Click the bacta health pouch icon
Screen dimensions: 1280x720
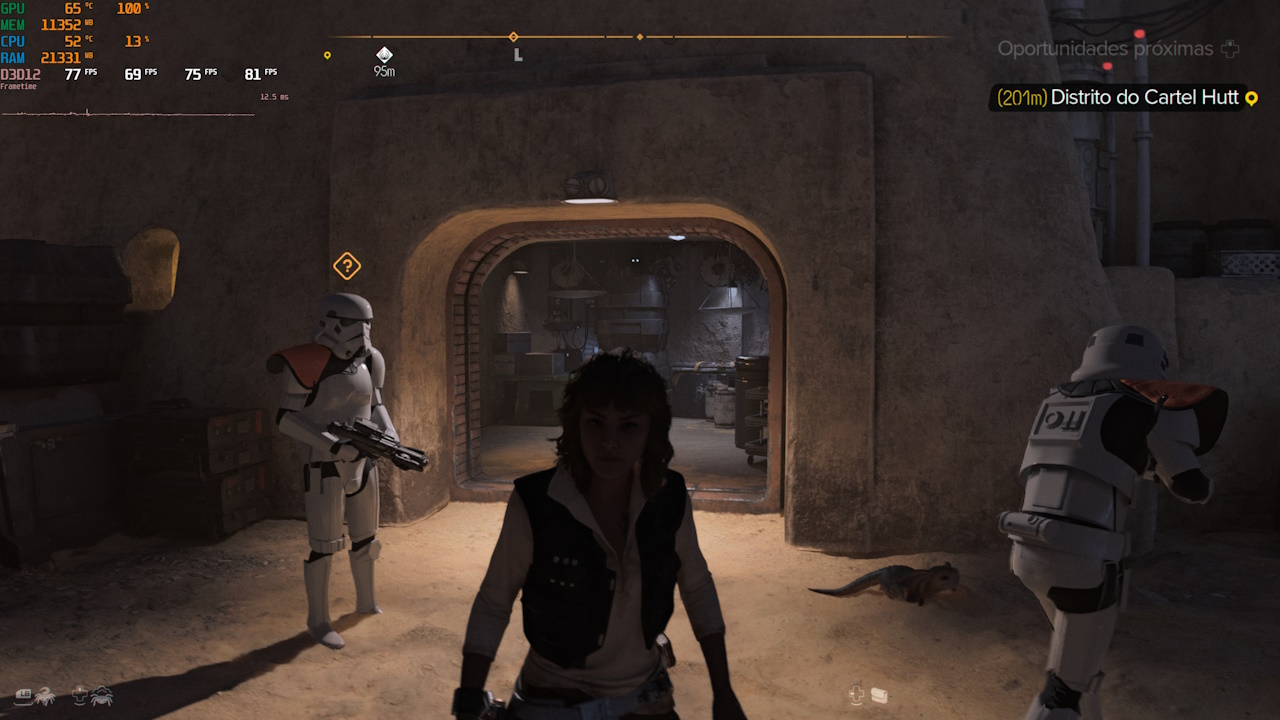tap(879, 695)
